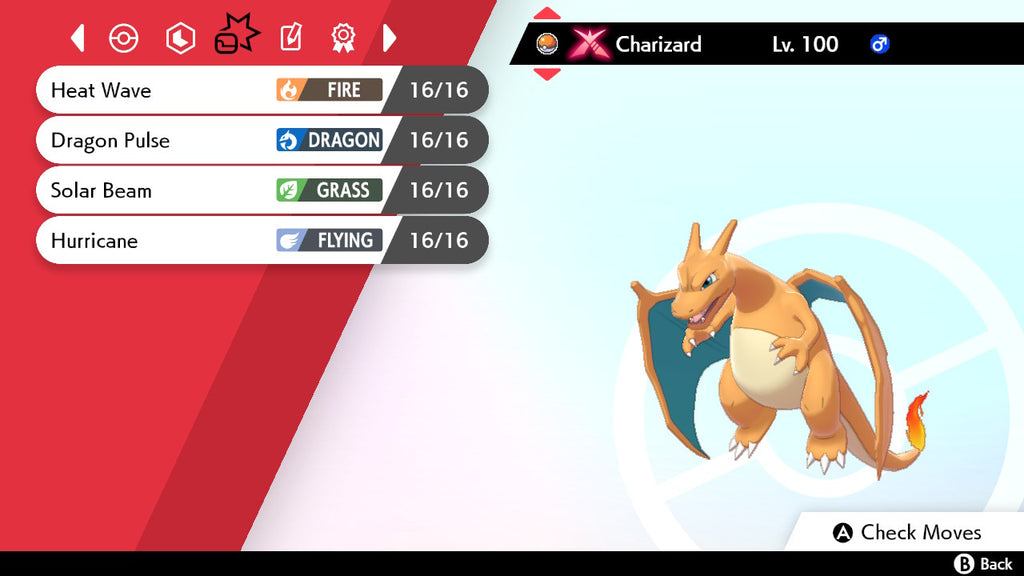The width and height of the screenshot is (1024, 576).
Task: Open Check Moves
Action: point(908,532)
